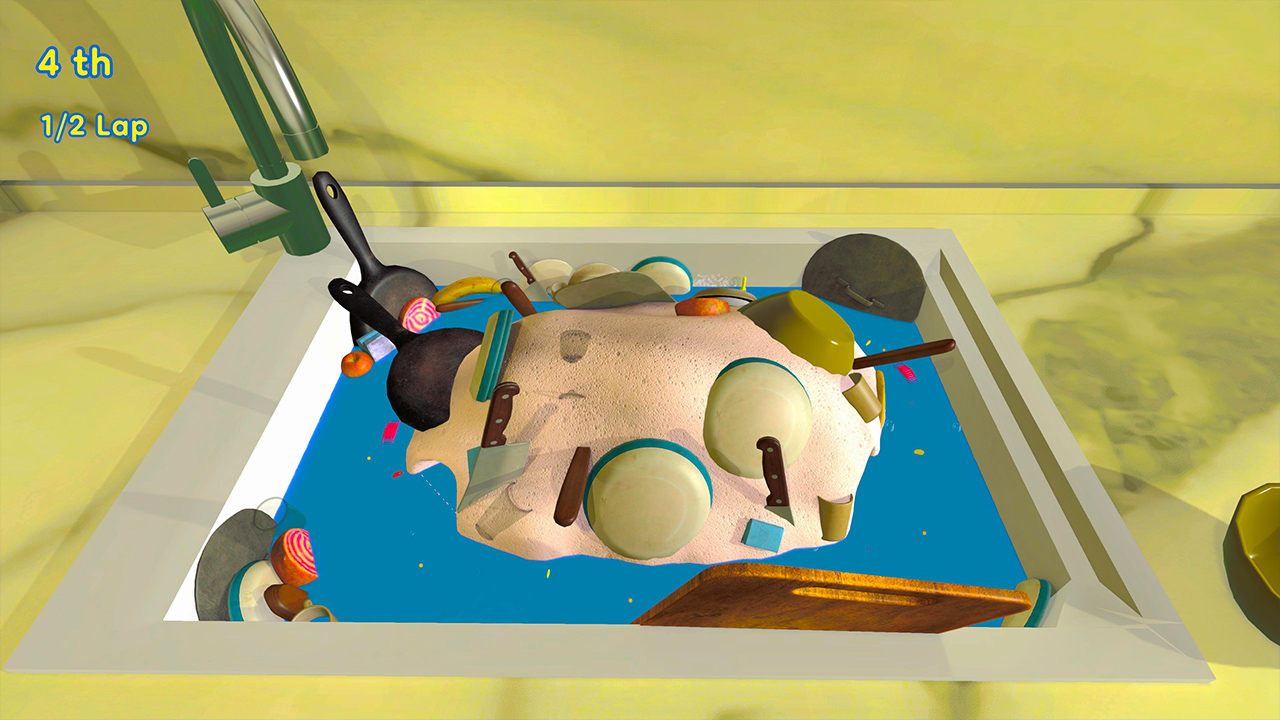Select the pink swirl candy on the pan
The width and height of the screenshot is (1280, 720).
click(420, 316)
